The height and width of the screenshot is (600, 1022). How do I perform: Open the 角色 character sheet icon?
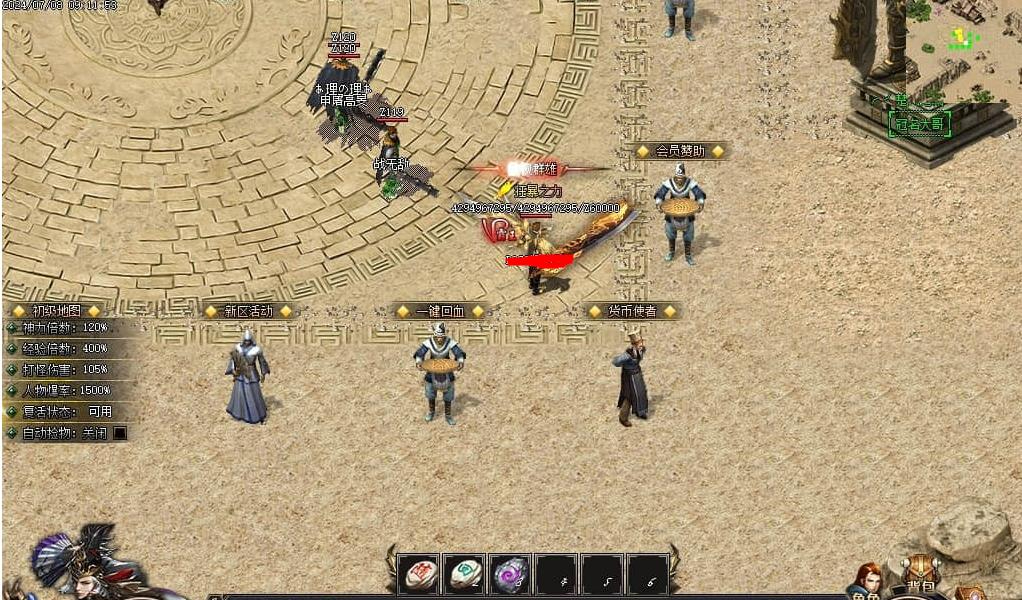[866, 582]
